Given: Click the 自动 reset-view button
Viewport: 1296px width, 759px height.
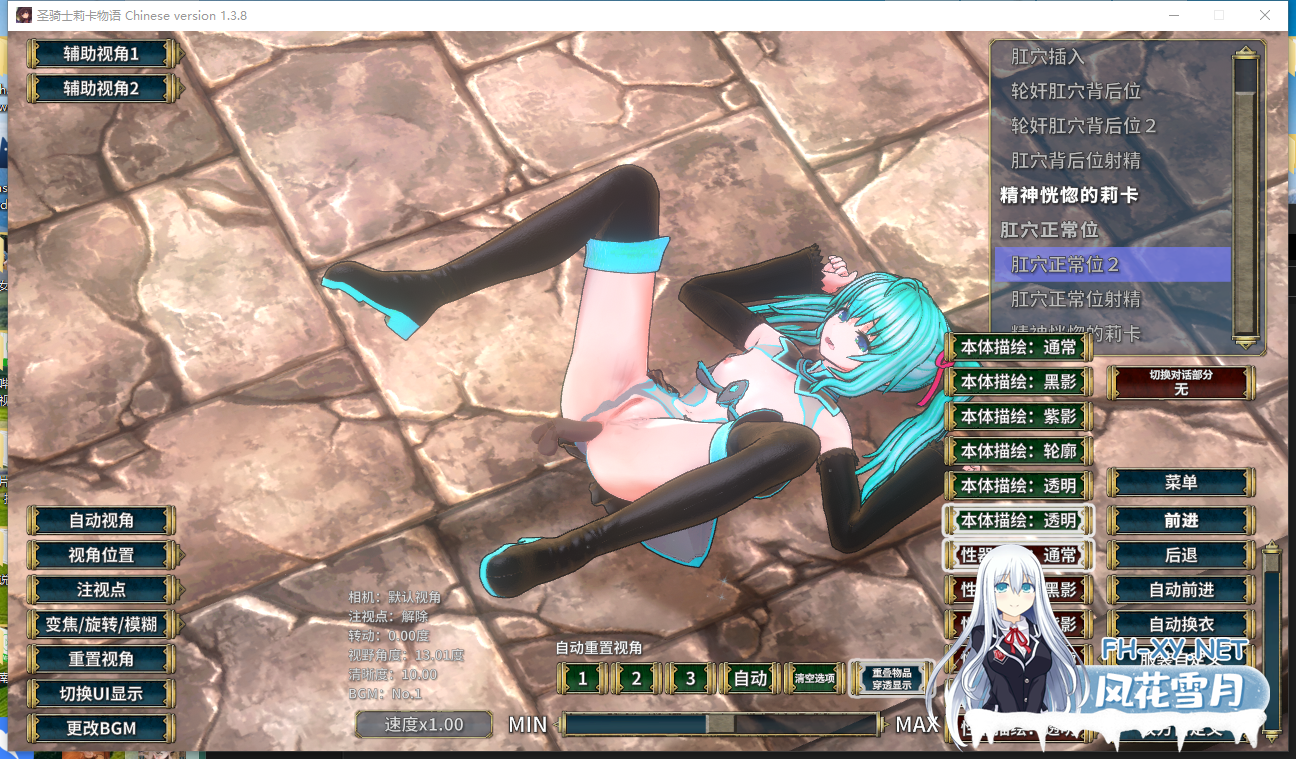Looking at the screenshot, I should coord(750,679).
